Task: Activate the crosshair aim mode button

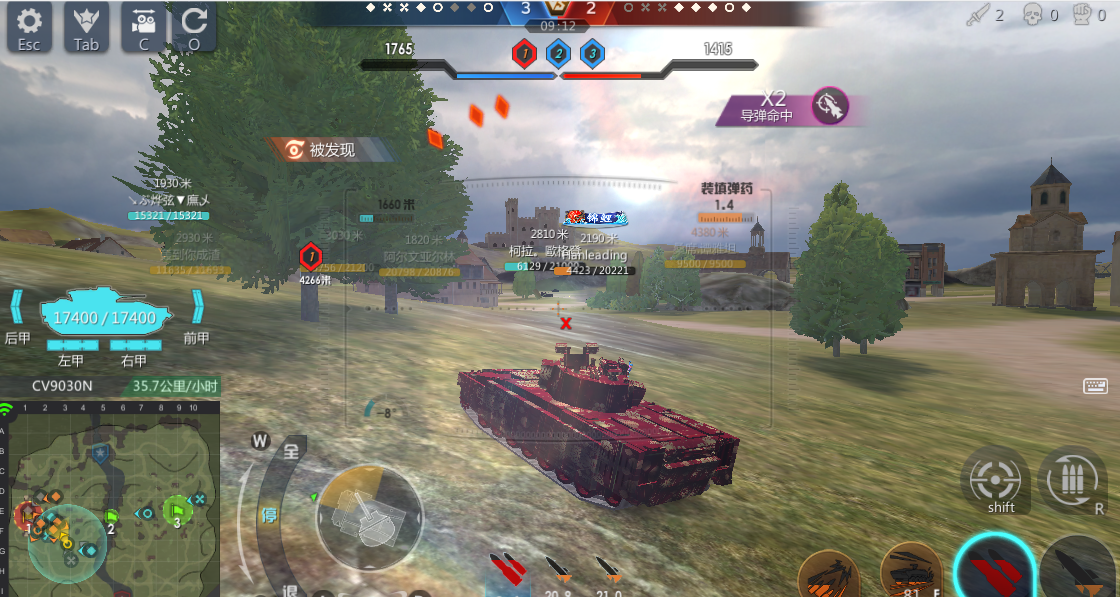Action: coord(995,480)
